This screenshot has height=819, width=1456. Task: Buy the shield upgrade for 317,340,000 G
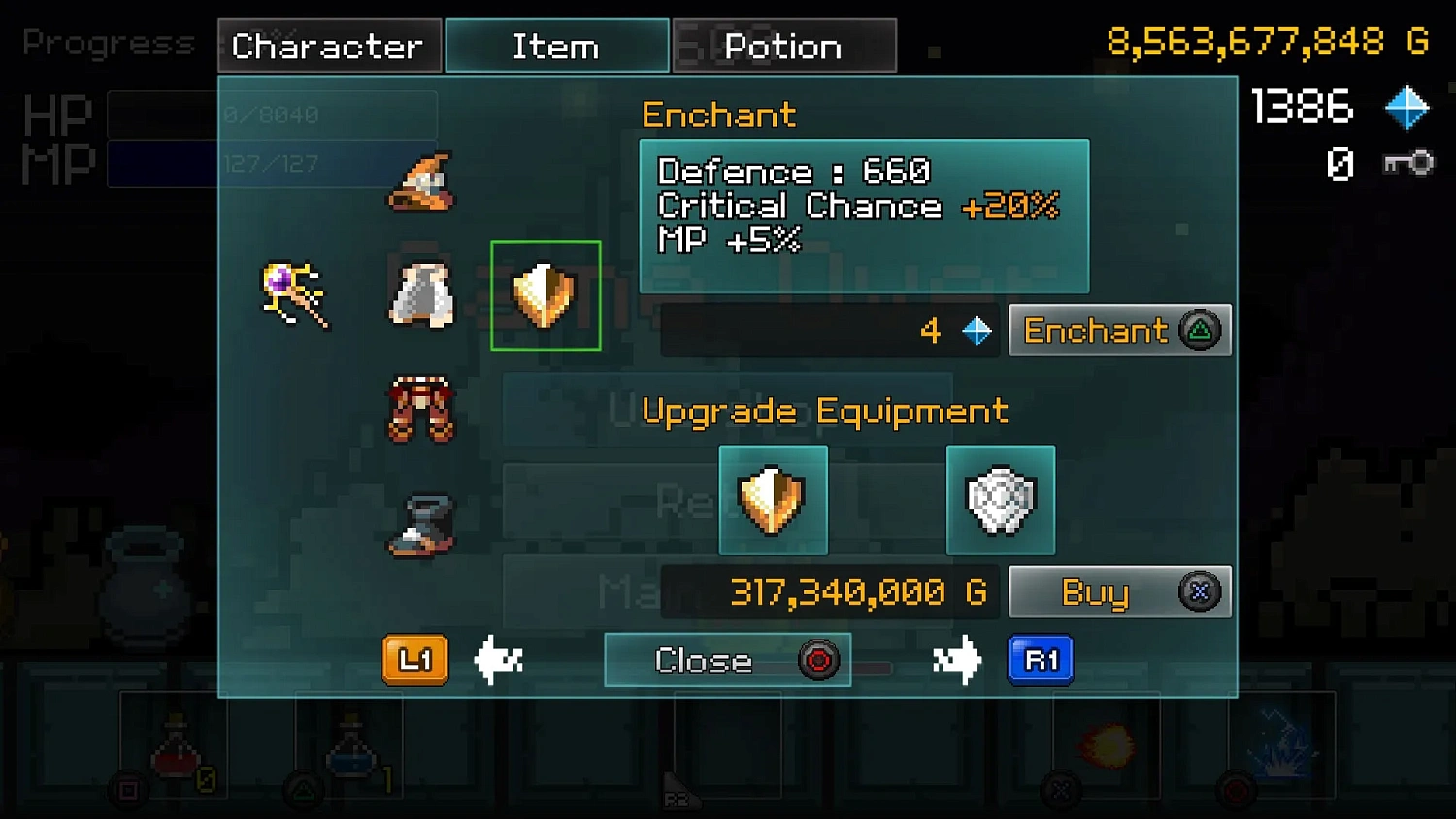tap(1119, 591)
